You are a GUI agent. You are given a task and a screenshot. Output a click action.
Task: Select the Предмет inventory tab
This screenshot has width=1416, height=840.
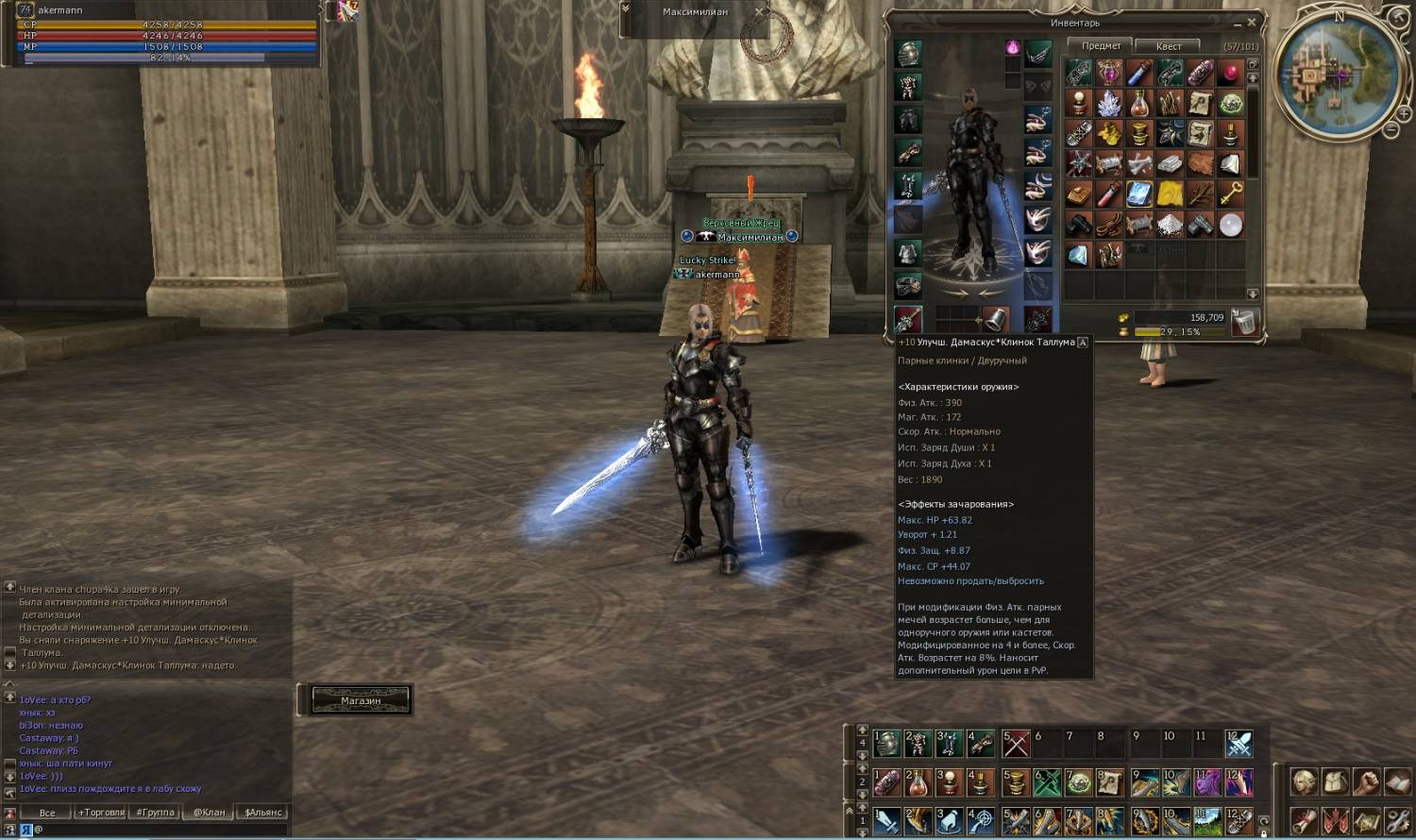[1101, 45]
